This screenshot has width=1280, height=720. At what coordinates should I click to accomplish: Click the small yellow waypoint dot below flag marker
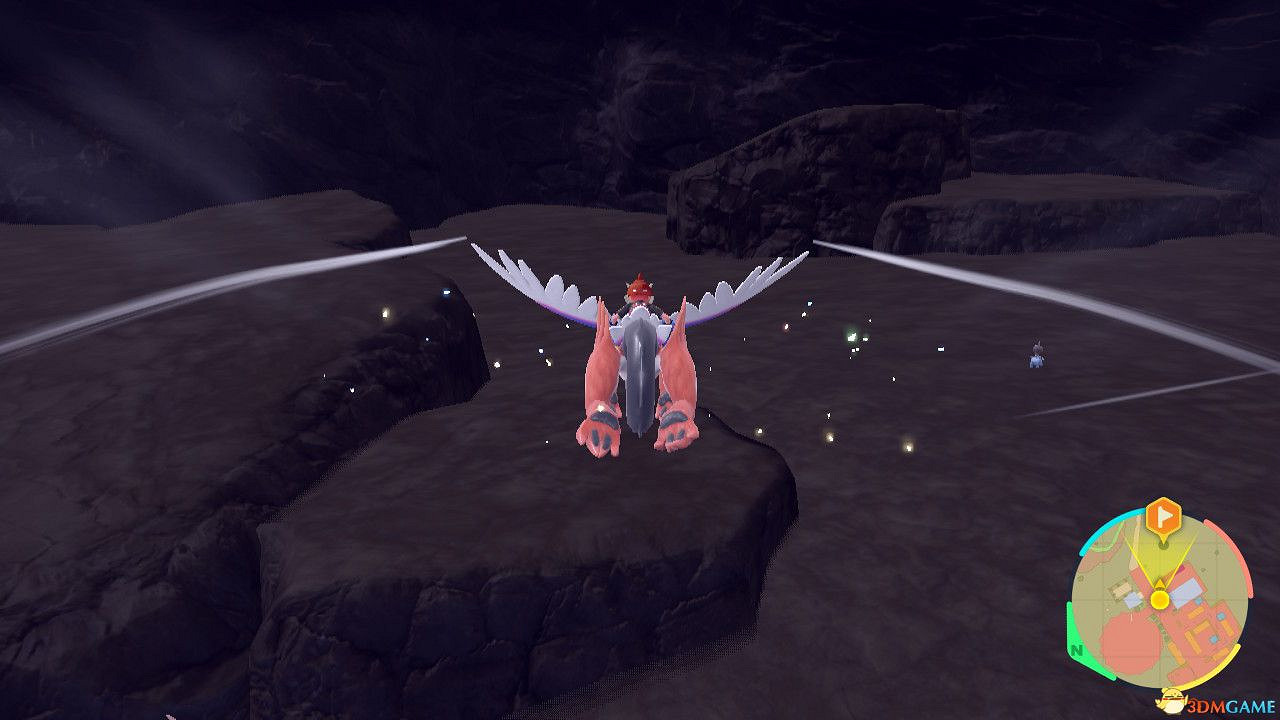coord(1162,545)
